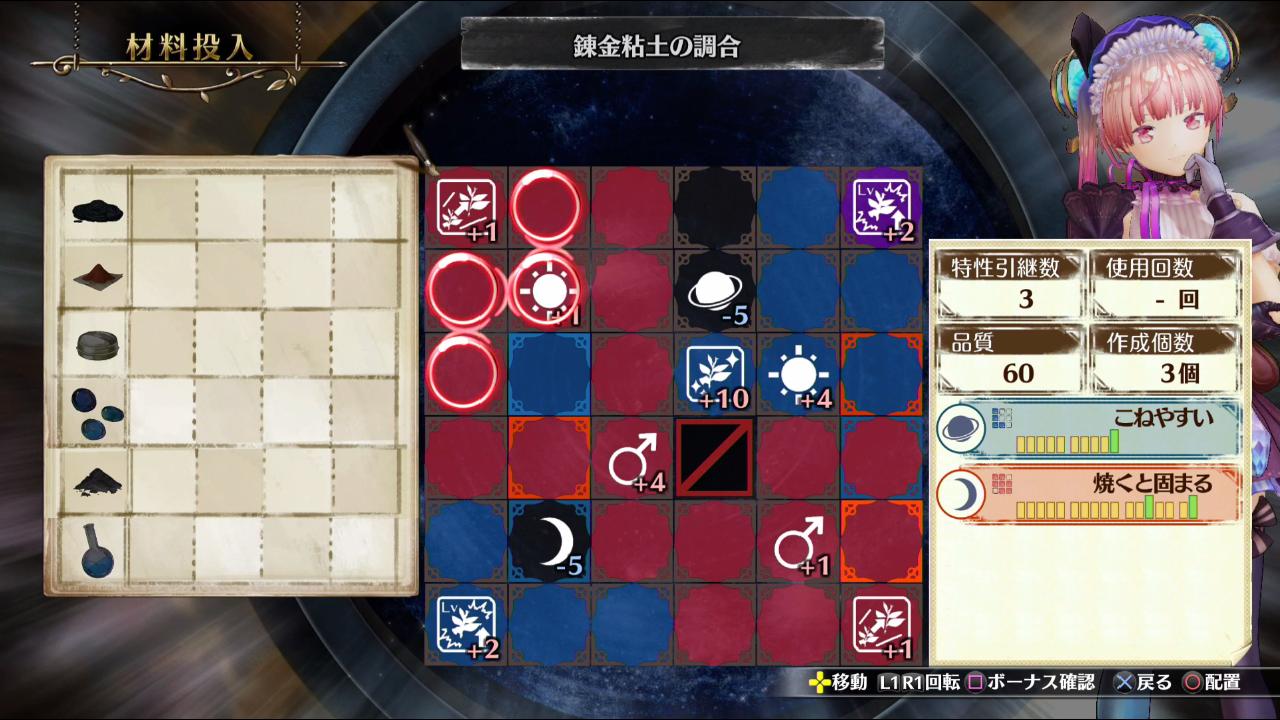Select the purple Lv +2 grid tile
Screen dimensions: 1280x720
tap(881, 208)
